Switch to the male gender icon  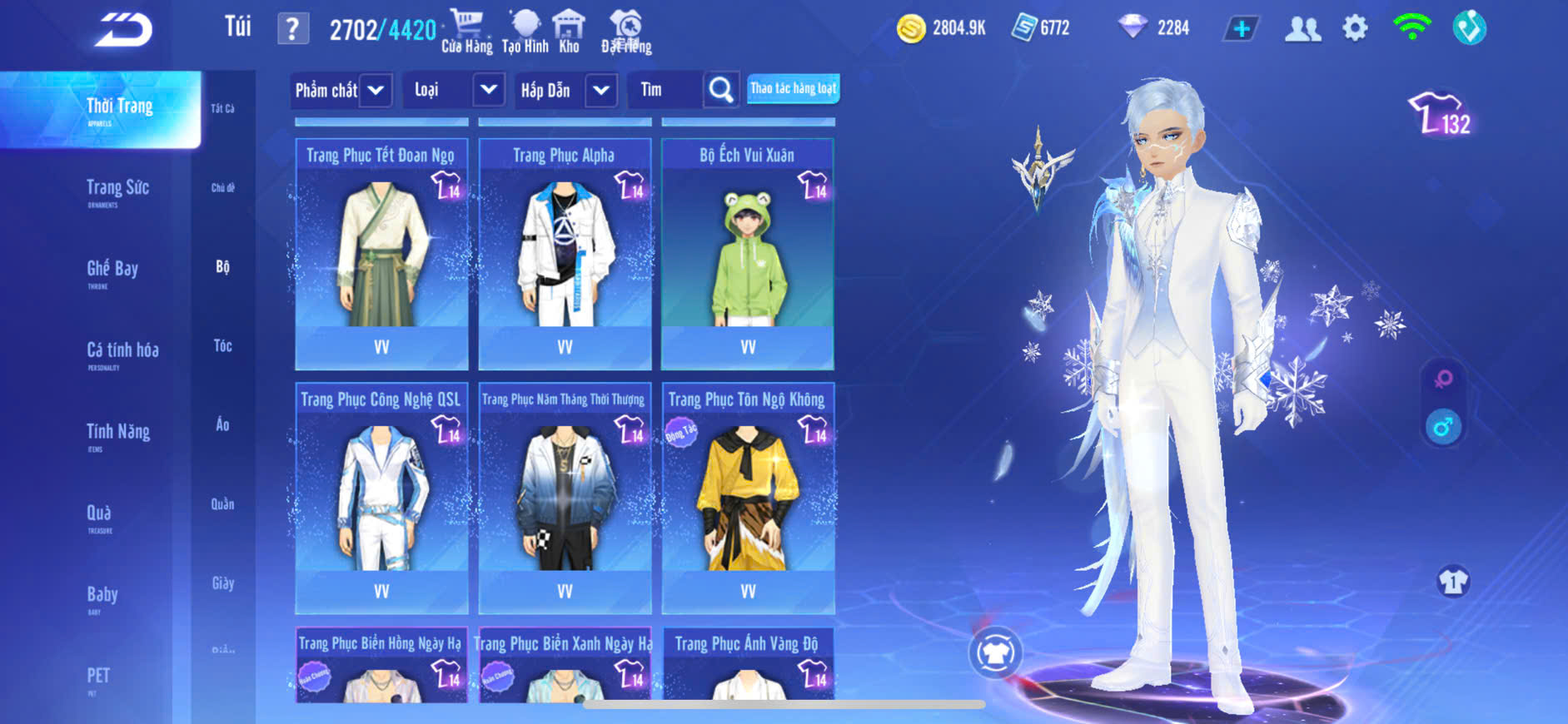click(1443, 427)
